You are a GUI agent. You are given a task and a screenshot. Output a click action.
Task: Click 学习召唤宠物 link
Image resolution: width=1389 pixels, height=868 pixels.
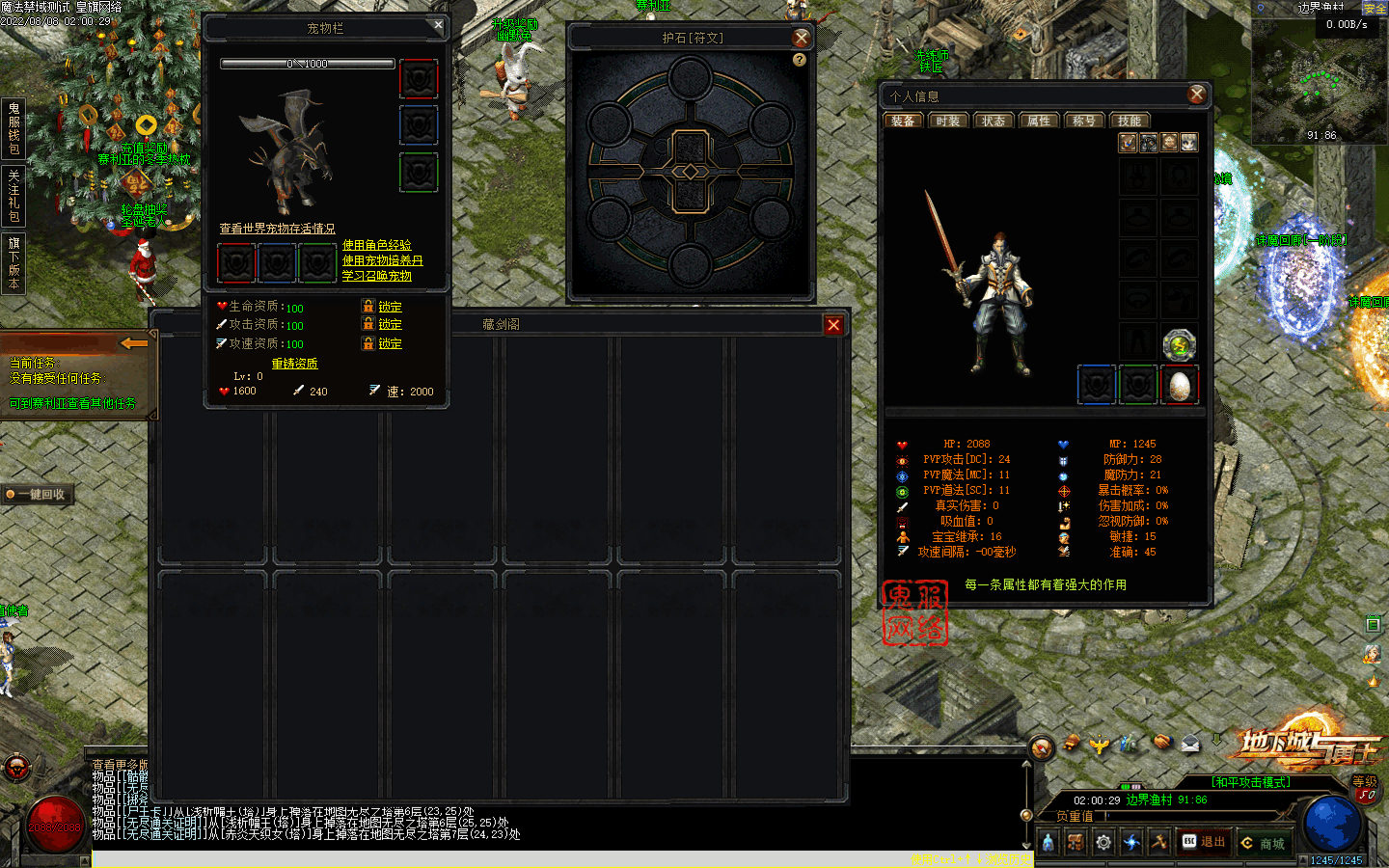click(376, 276)
